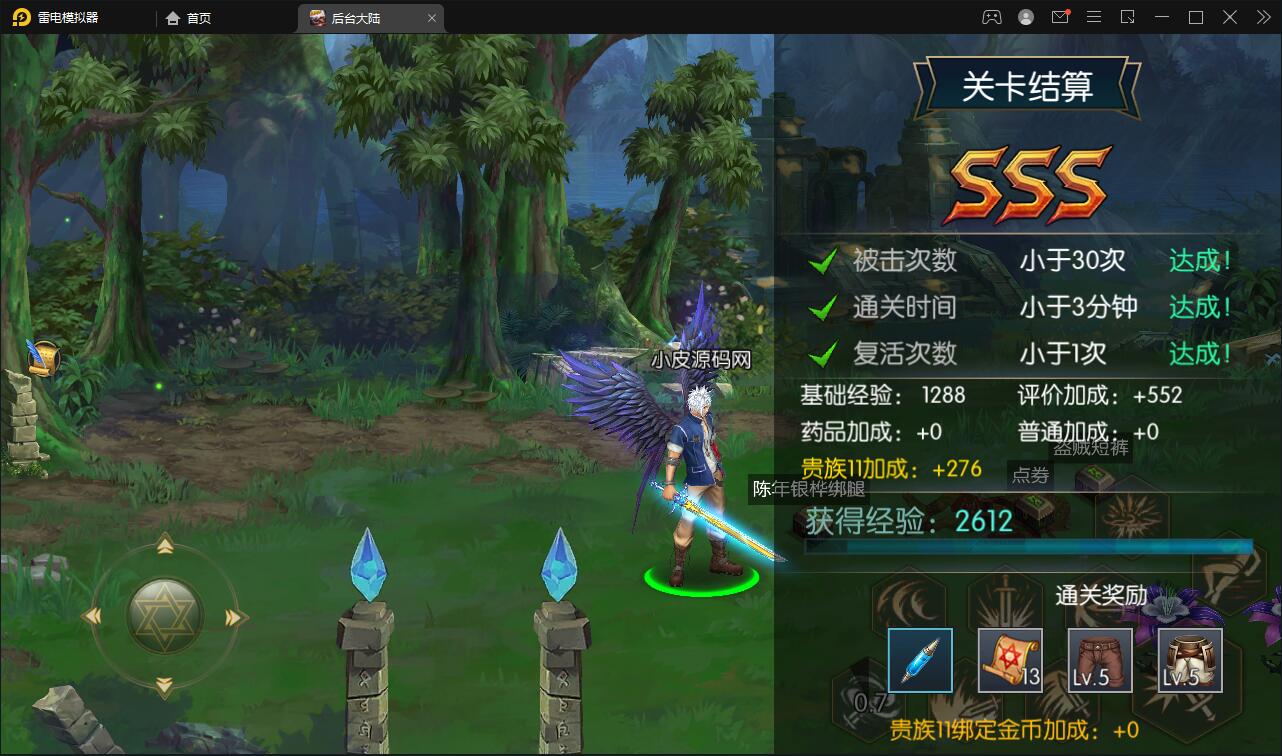Click 达成 next to 复活次数
This screenshot has width=1282, height=756.
[x=1199, y=352]
